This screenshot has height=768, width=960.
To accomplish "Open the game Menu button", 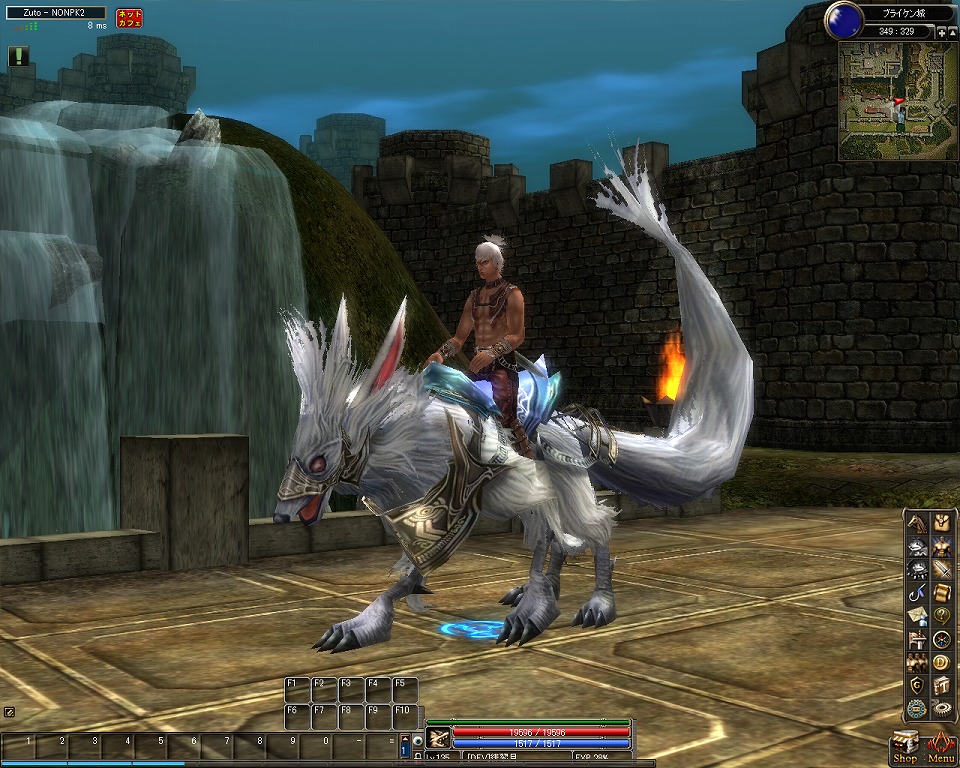I will pyautogui.click(x=941, y=747).
